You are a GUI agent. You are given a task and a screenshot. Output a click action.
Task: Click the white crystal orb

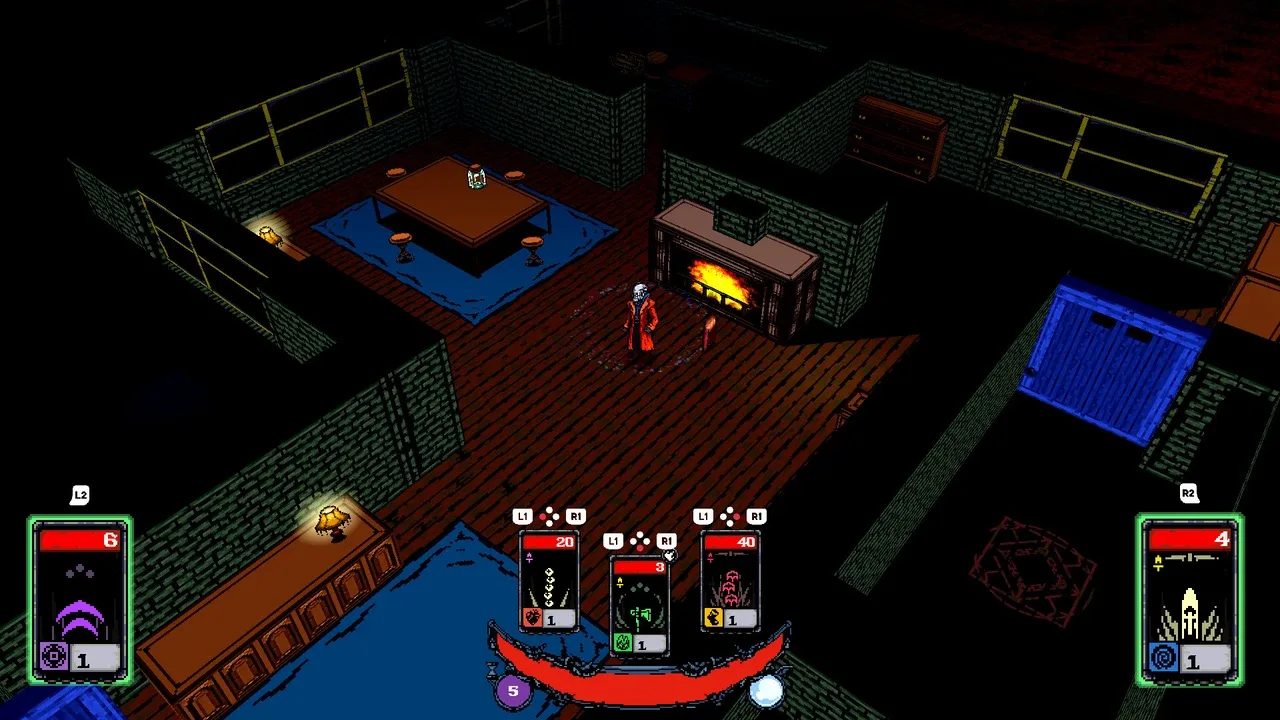point(767,690)
